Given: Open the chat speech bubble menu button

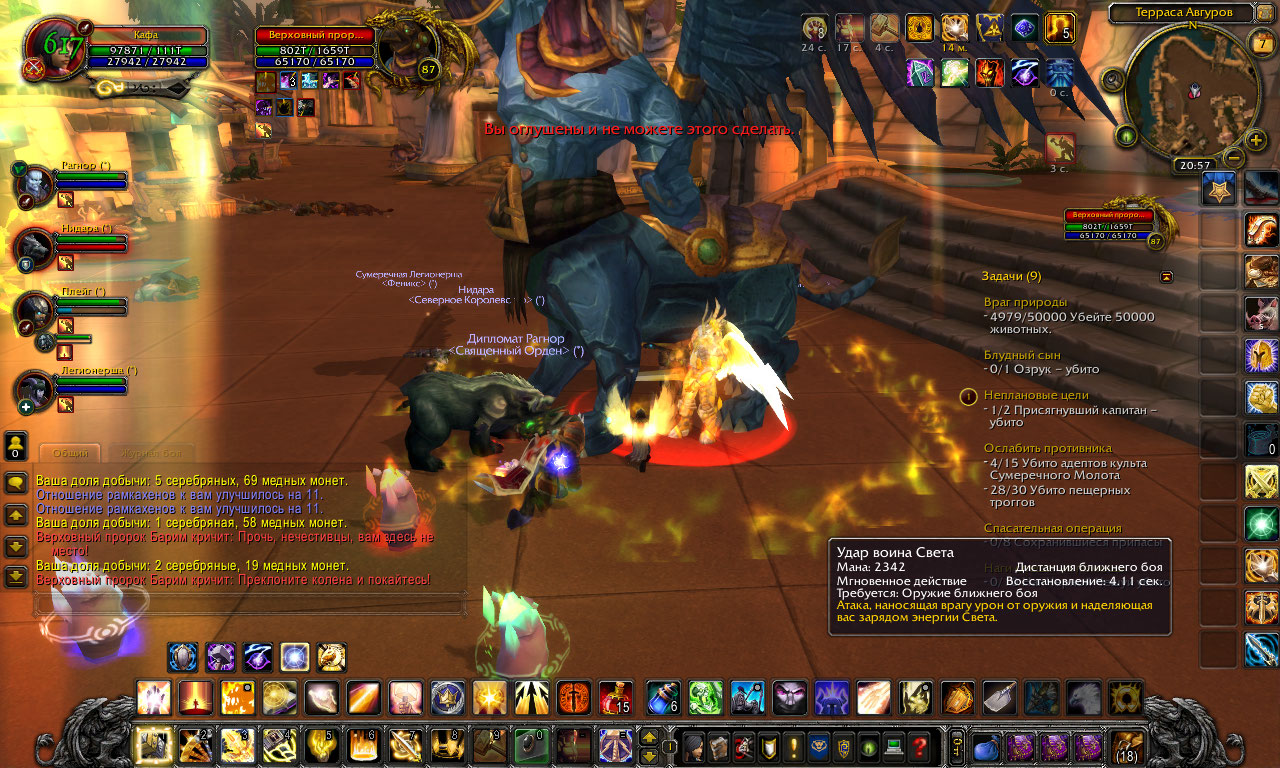Looking at the screenshot, I should point(16,483).
